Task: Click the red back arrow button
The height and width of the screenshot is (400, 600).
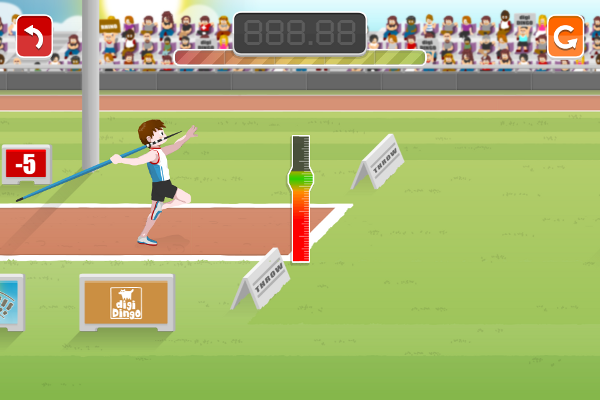Action: [35, 37]
